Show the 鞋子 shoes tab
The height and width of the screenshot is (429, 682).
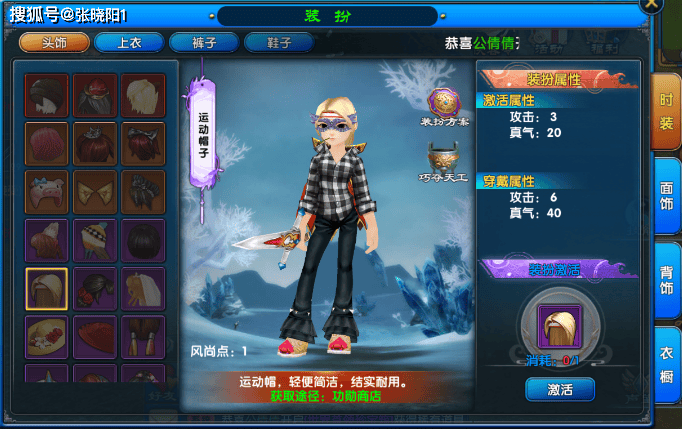pyautogui.click(x=279, y=42)
